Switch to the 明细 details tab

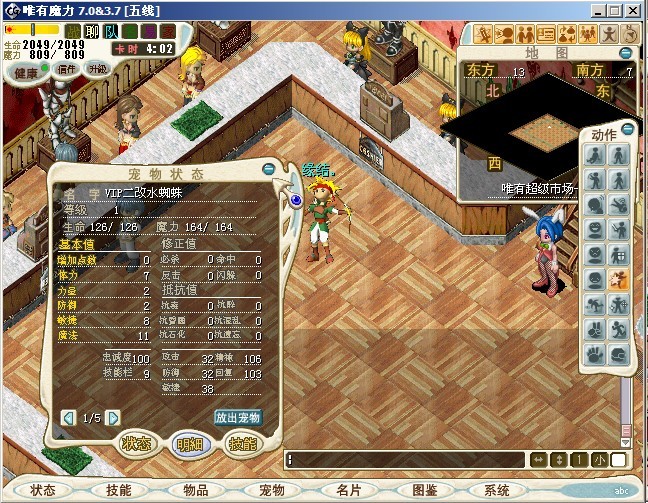tap(189, 445)
